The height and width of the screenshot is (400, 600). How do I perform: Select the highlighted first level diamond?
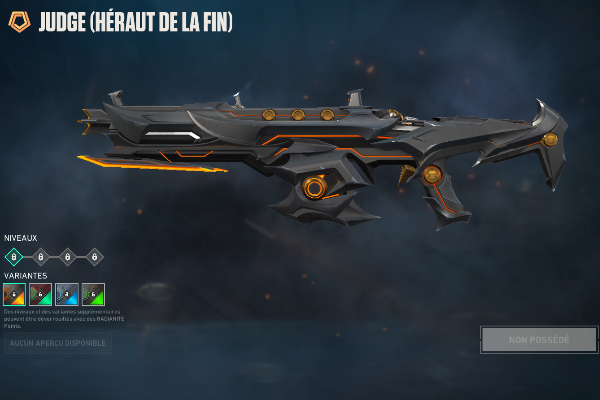point(14,256)
